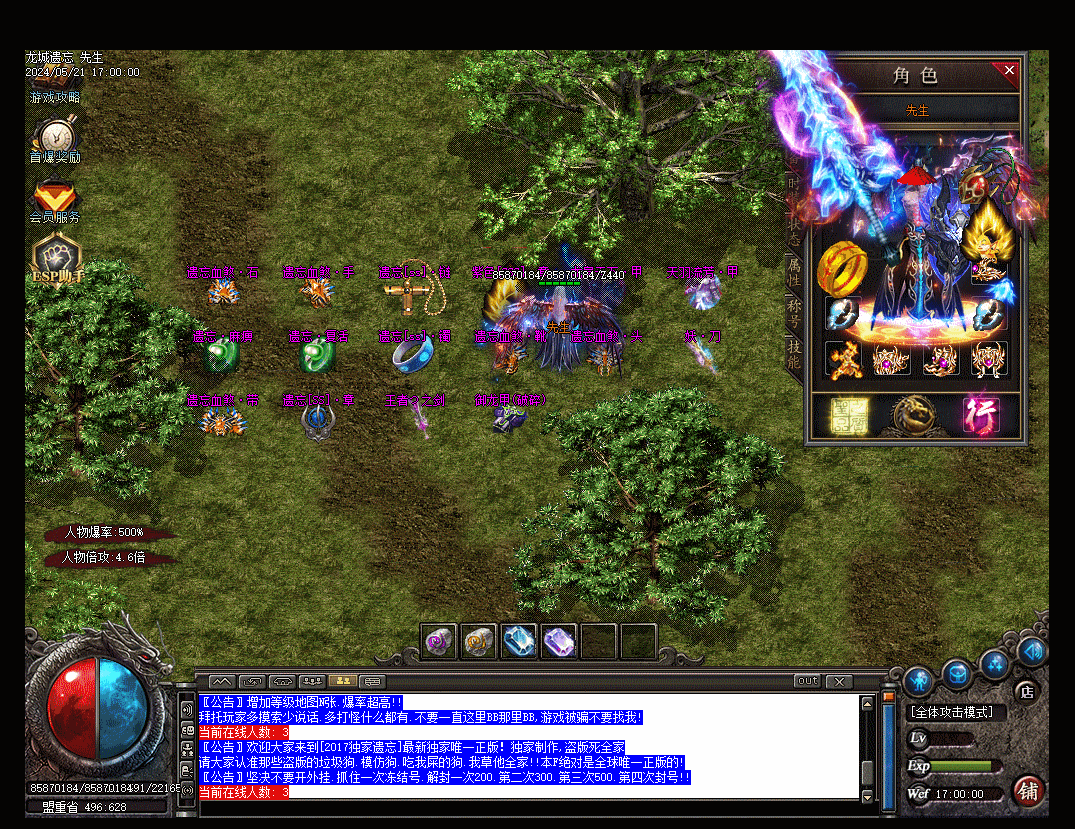Open the round 店 store button
The width and height of the screenshot is (1075, 829).
(x=1026, y=691)
